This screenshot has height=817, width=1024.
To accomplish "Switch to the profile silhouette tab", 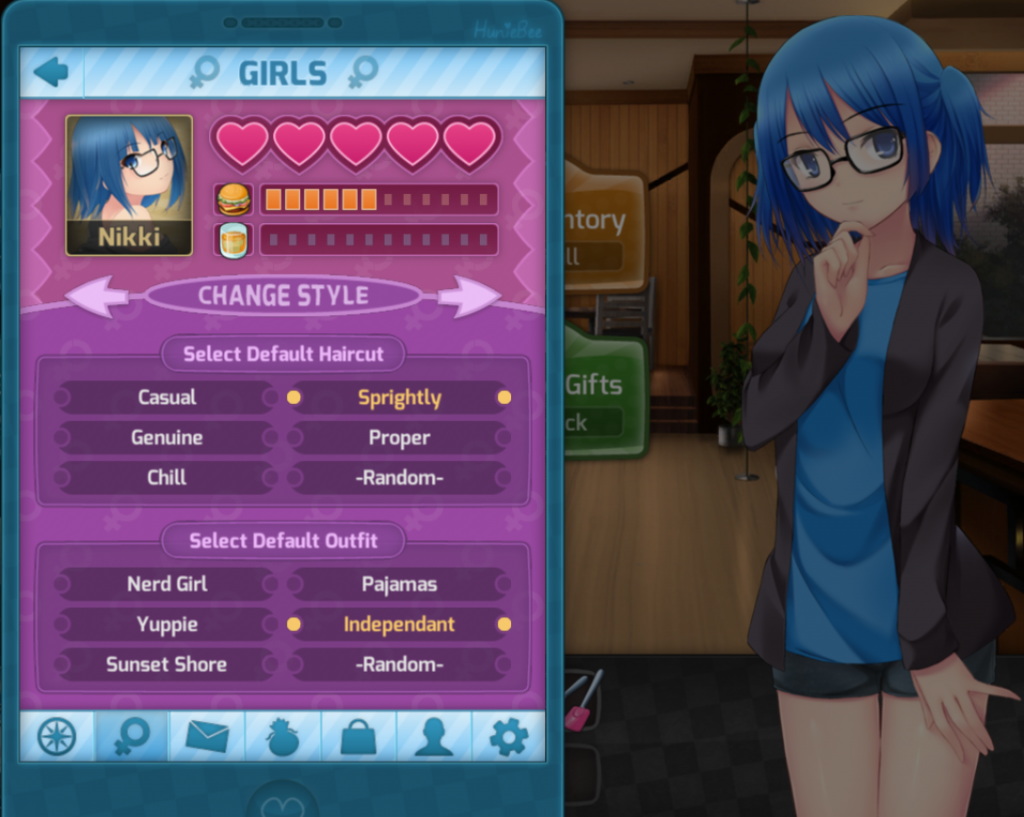I will click(x=433, y=737).
